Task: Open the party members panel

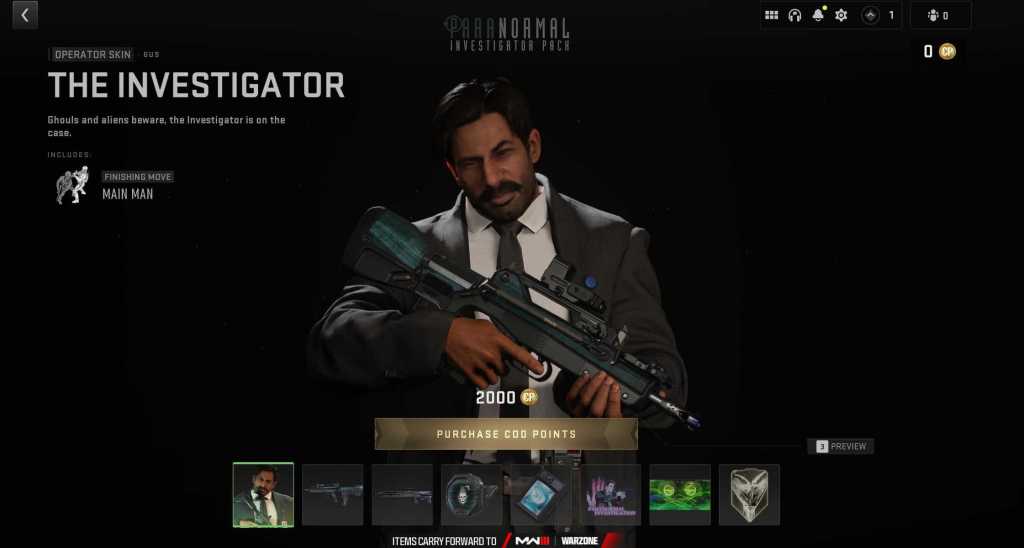Action: tap(939, 15)
